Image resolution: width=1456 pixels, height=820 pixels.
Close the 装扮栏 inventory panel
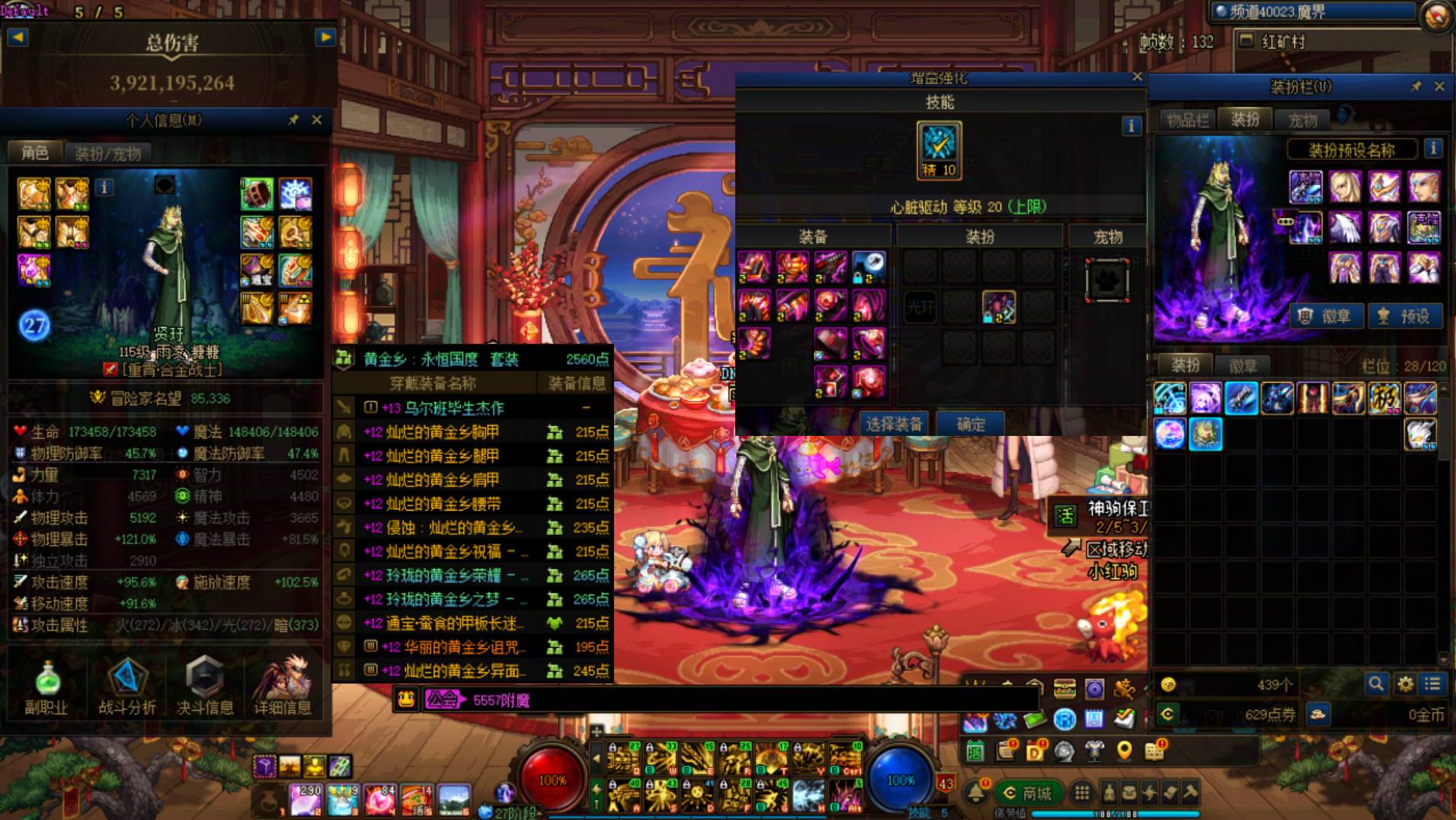coord(1439,87)
